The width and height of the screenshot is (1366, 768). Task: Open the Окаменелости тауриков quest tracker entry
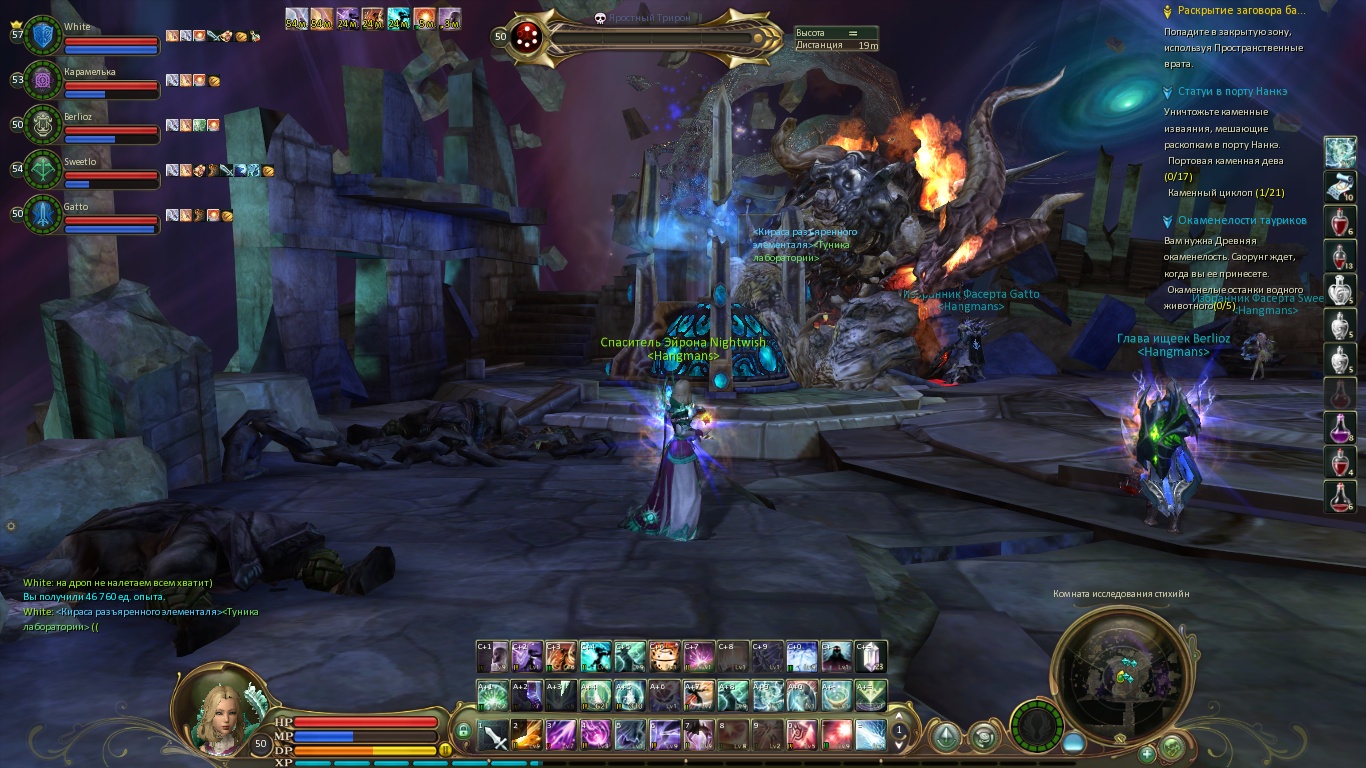point(1241,221)
